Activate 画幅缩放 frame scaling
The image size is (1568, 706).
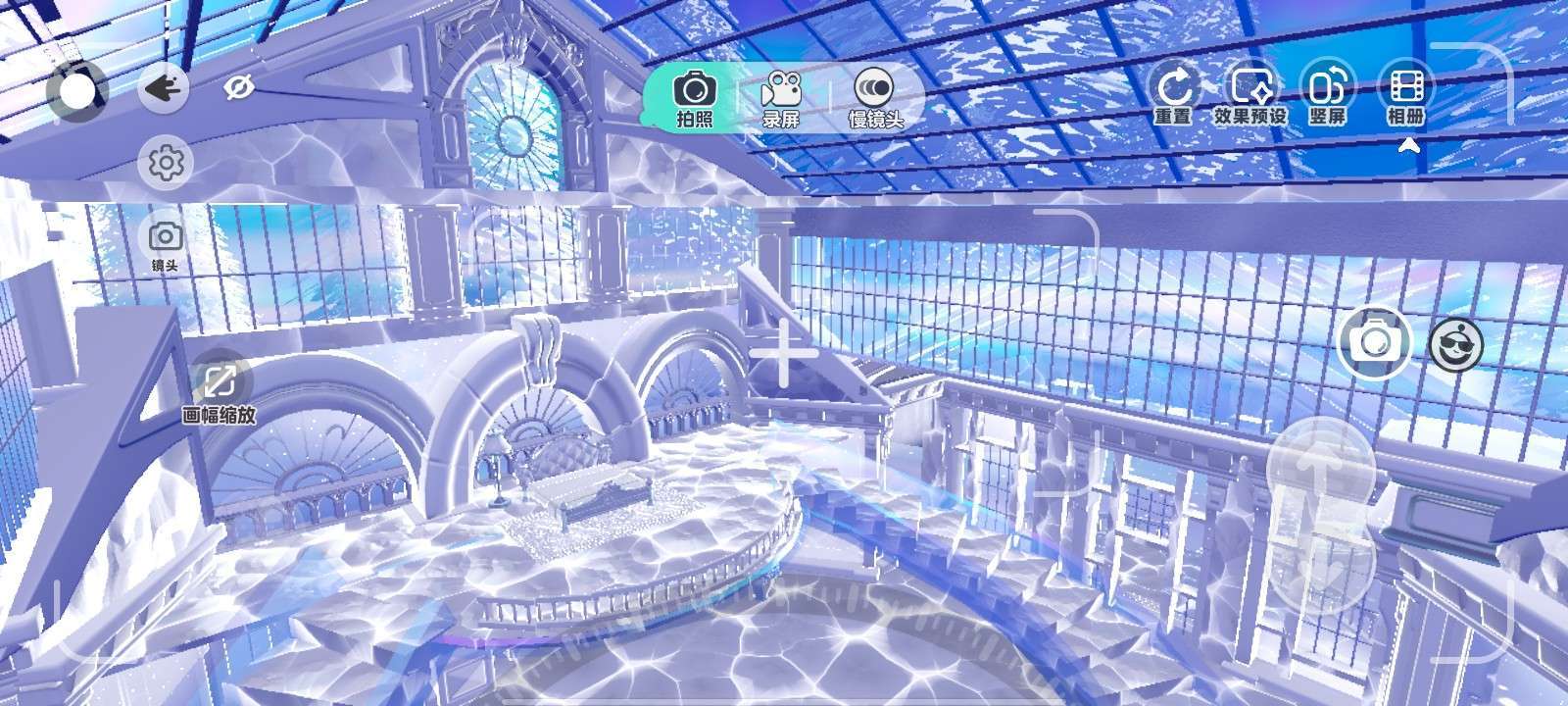pyautogui.click(x=220, y=391)
